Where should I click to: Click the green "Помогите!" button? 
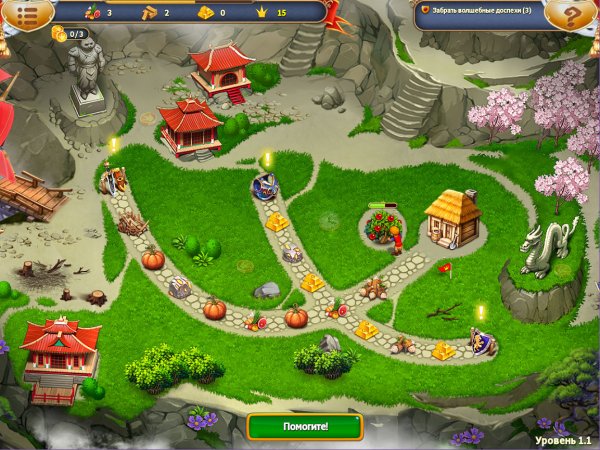tap(305, 426)
